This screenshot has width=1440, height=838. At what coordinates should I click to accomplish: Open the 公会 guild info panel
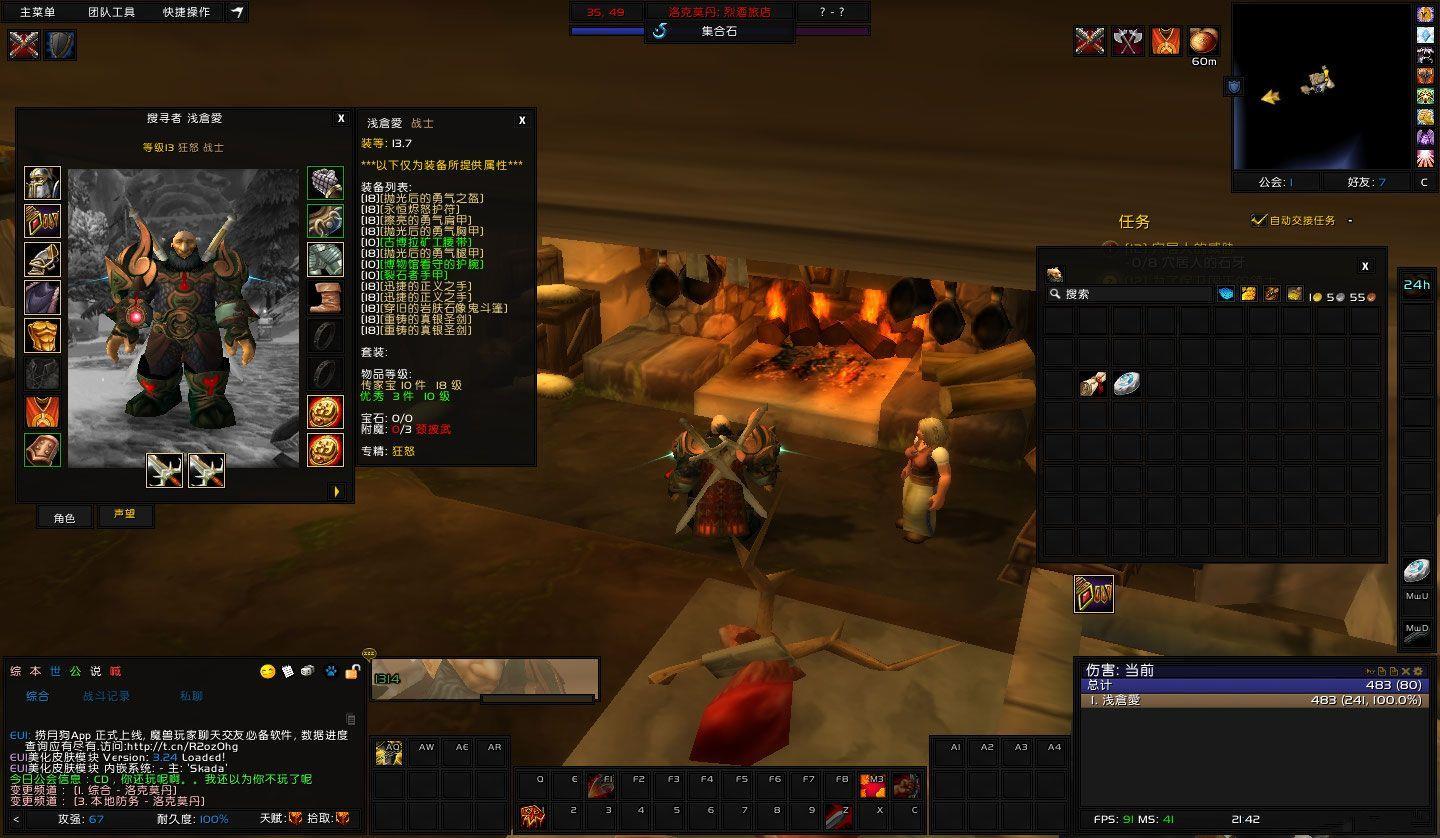click(1275, 182)
